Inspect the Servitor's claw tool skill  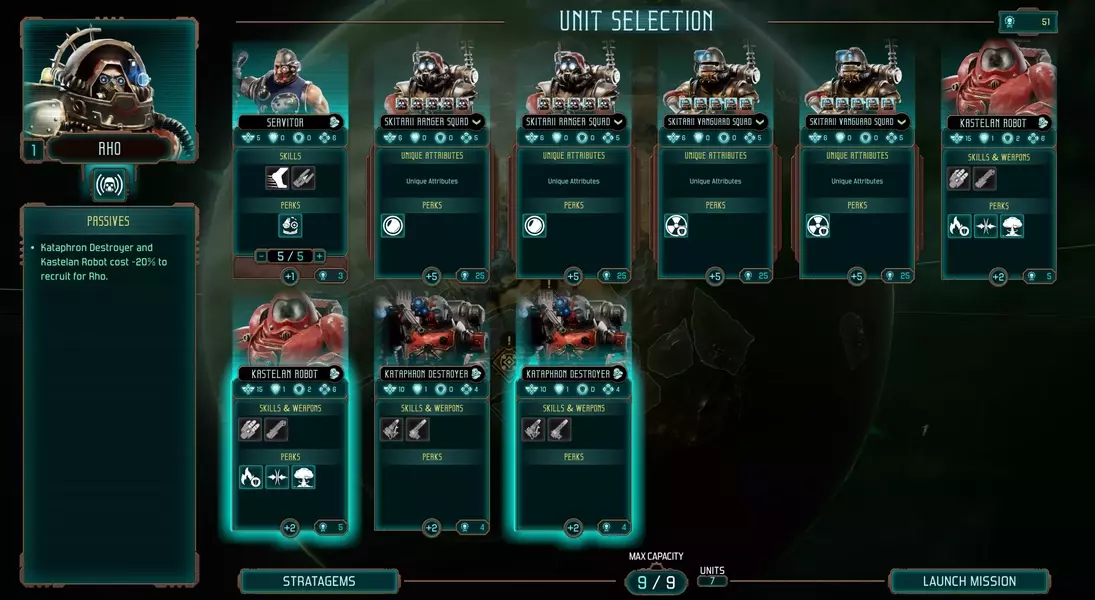tap(303, 178)
